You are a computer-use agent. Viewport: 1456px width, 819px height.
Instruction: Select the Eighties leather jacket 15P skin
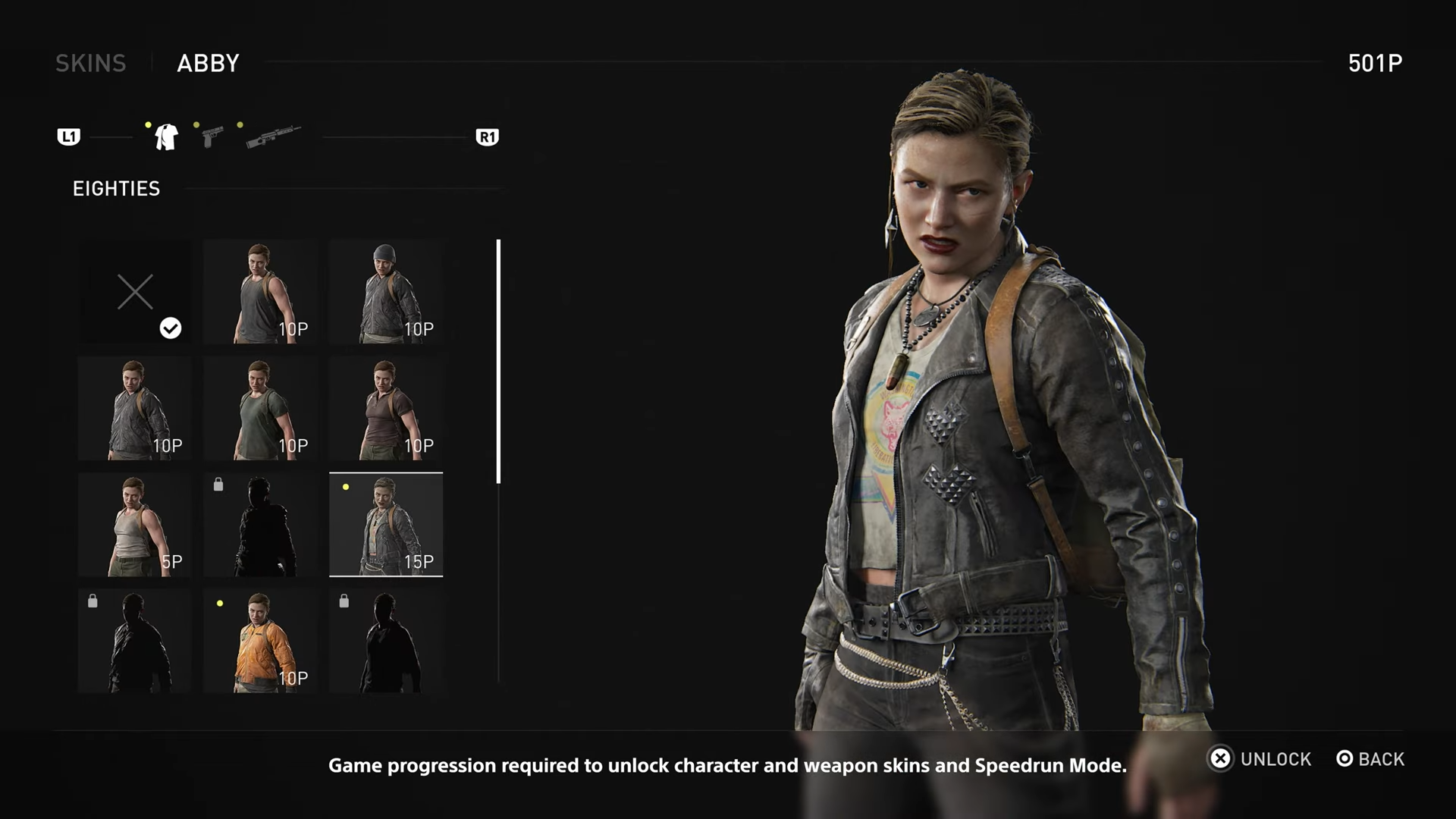[x=386, y=525]
